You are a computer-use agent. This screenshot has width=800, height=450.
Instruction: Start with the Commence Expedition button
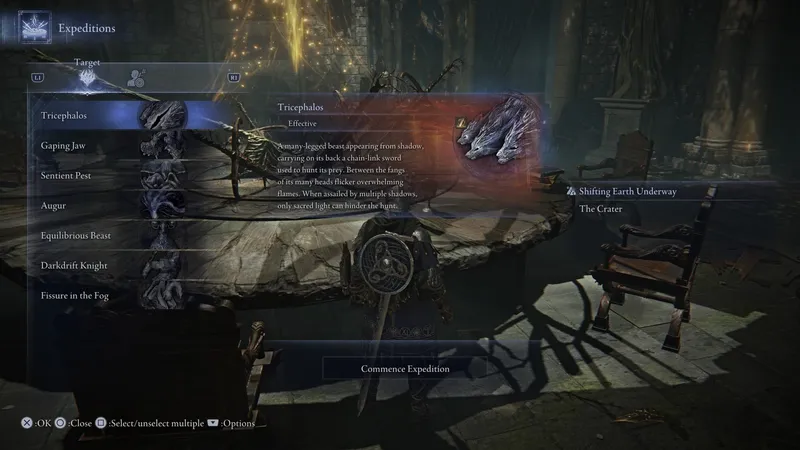(x=405, y=368)
